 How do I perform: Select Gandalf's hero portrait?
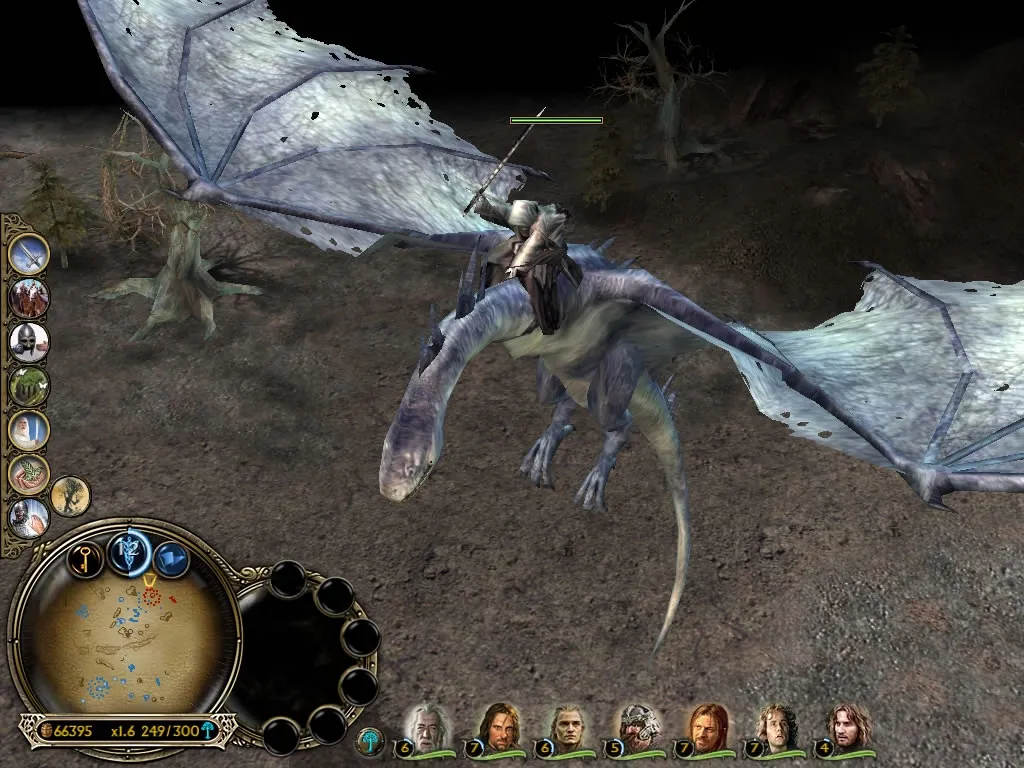click(x=427, y=727)
